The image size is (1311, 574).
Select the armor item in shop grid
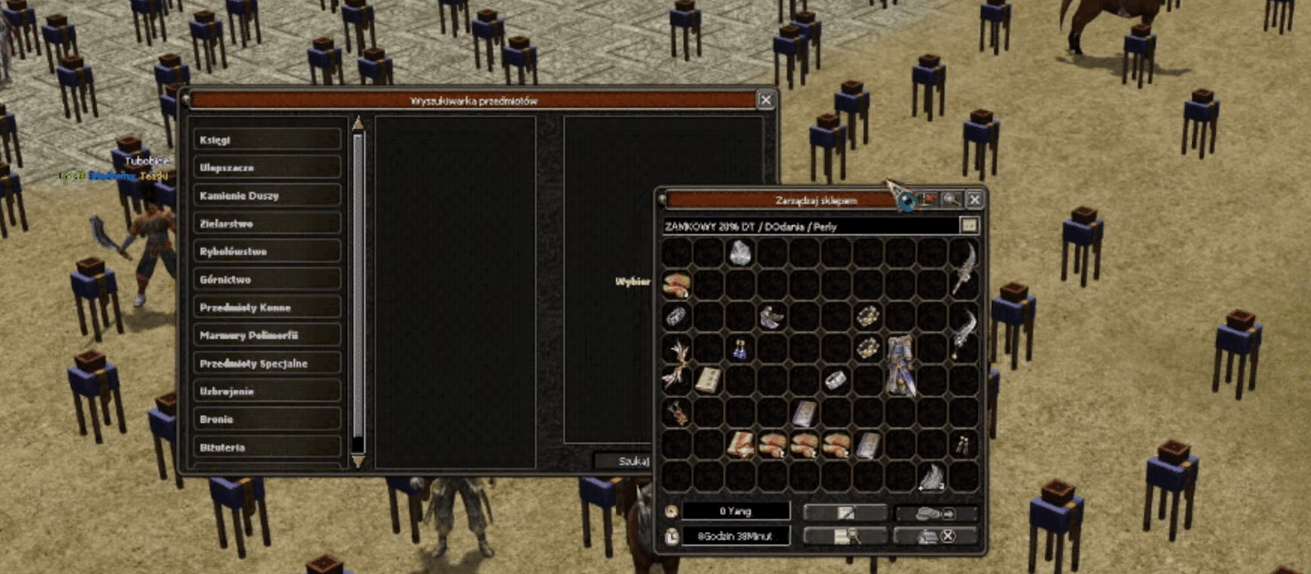tap(899, 364)
